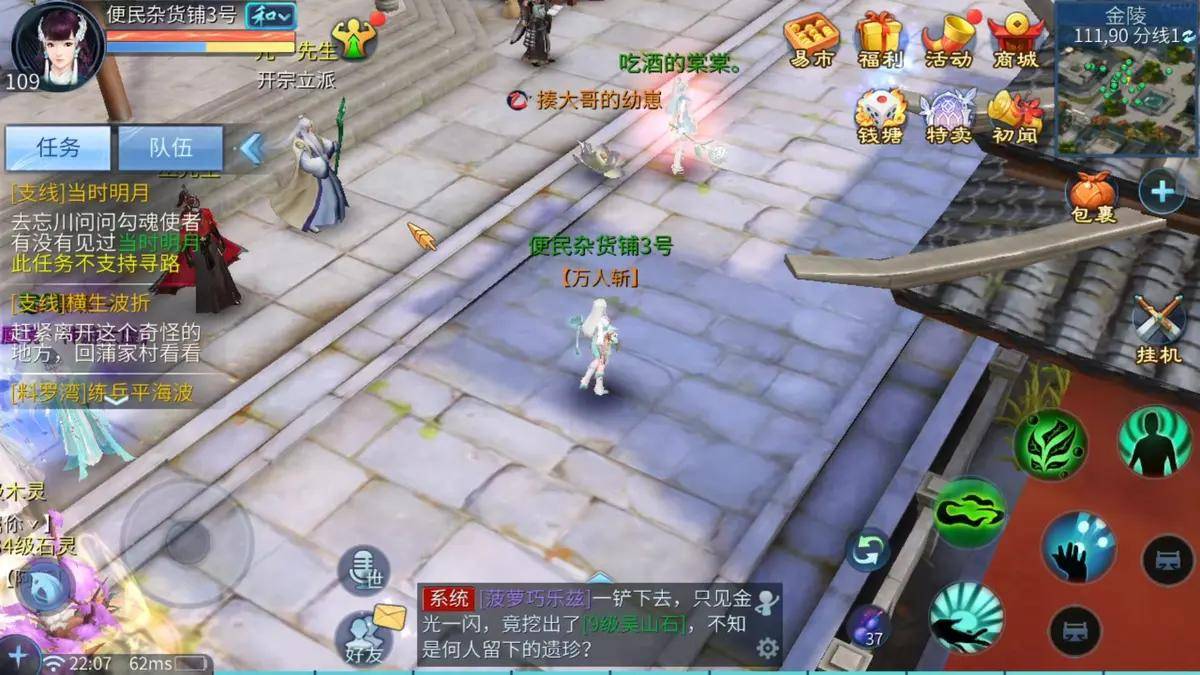Collapse the quest panel with the arrow
This screenshot has width=1200, height=675.
point(251,148)
